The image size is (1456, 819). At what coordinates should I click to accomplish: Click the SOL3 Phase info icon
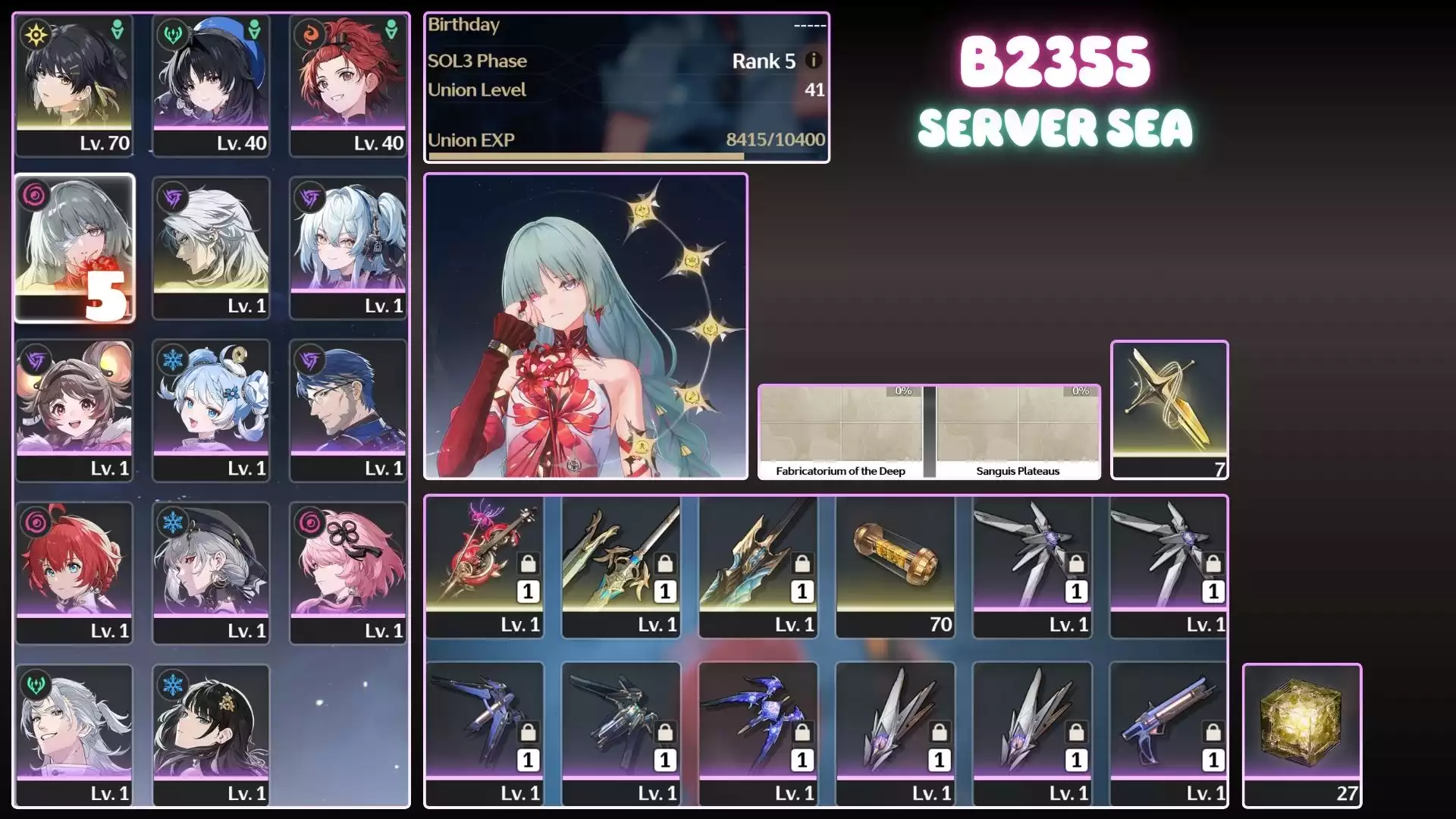(x=813, y=60)
